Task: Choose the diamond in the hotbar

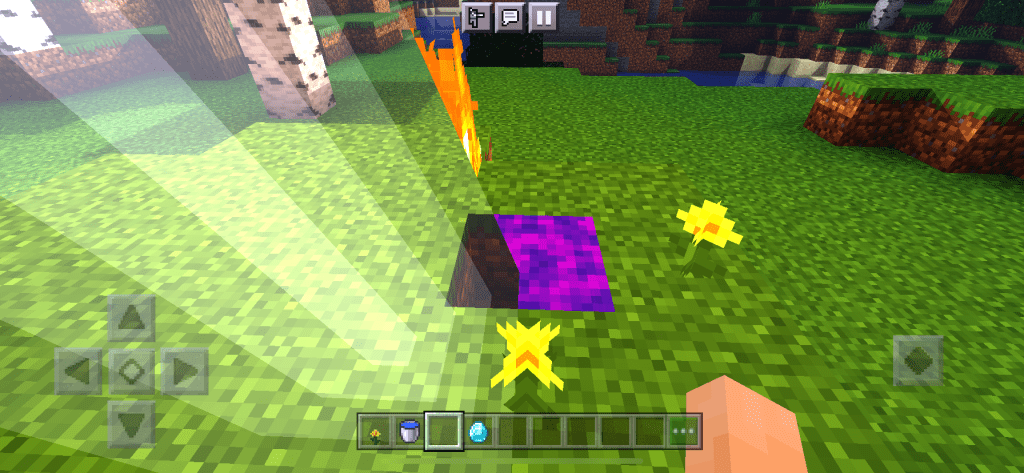Action: point(477,432)
